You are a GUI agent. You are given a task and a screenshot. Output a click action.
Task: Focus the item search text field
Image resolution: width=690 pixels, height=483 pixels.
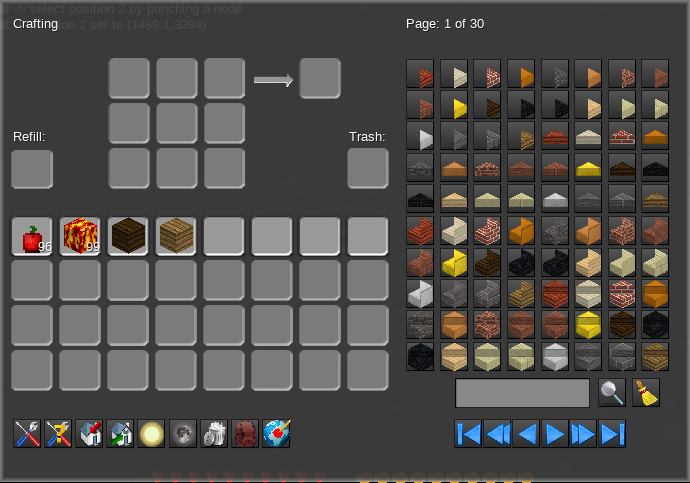point(522,393)
